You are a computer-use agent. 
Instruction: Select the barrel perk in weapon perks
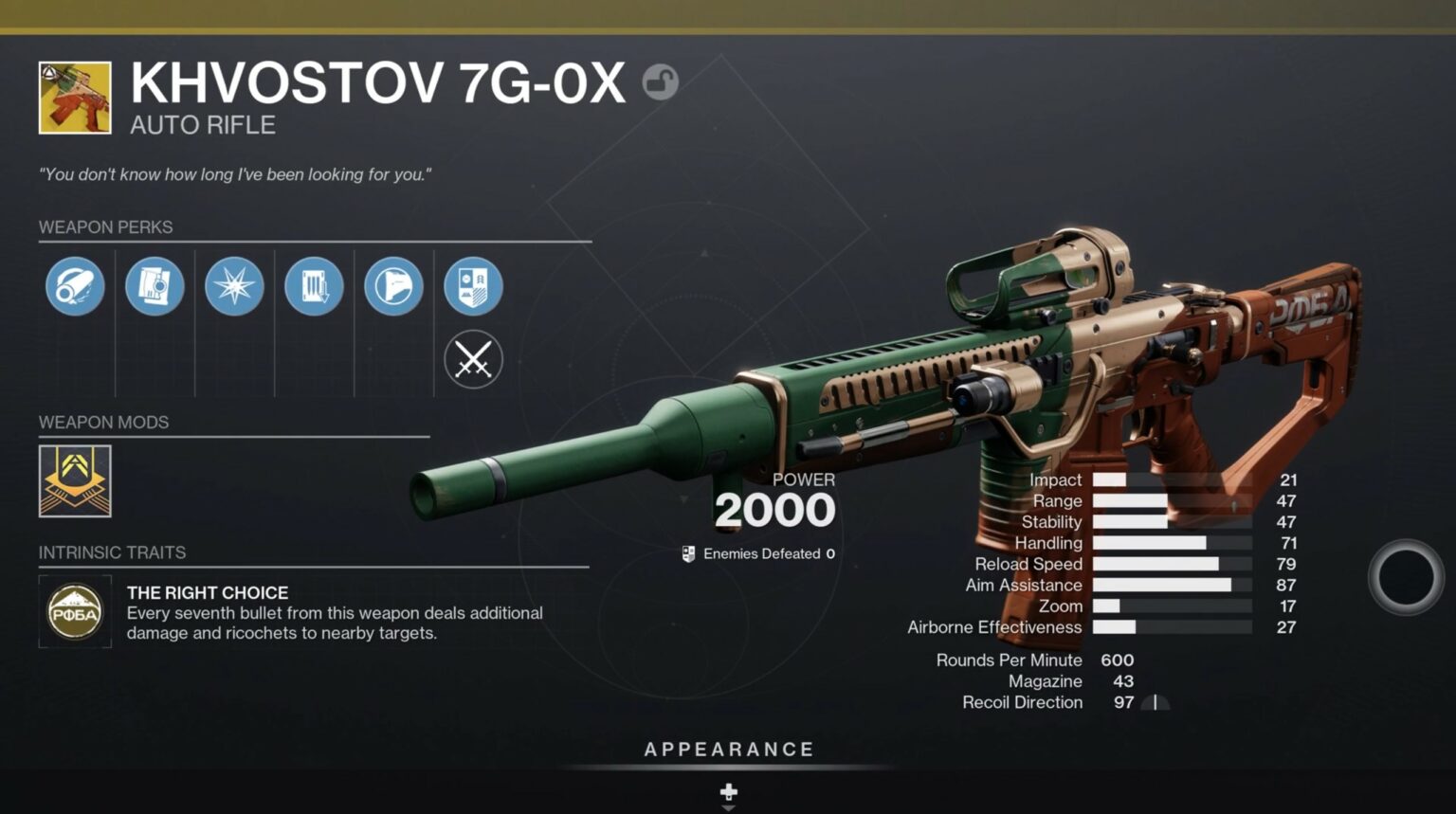[x=75, y=286]
